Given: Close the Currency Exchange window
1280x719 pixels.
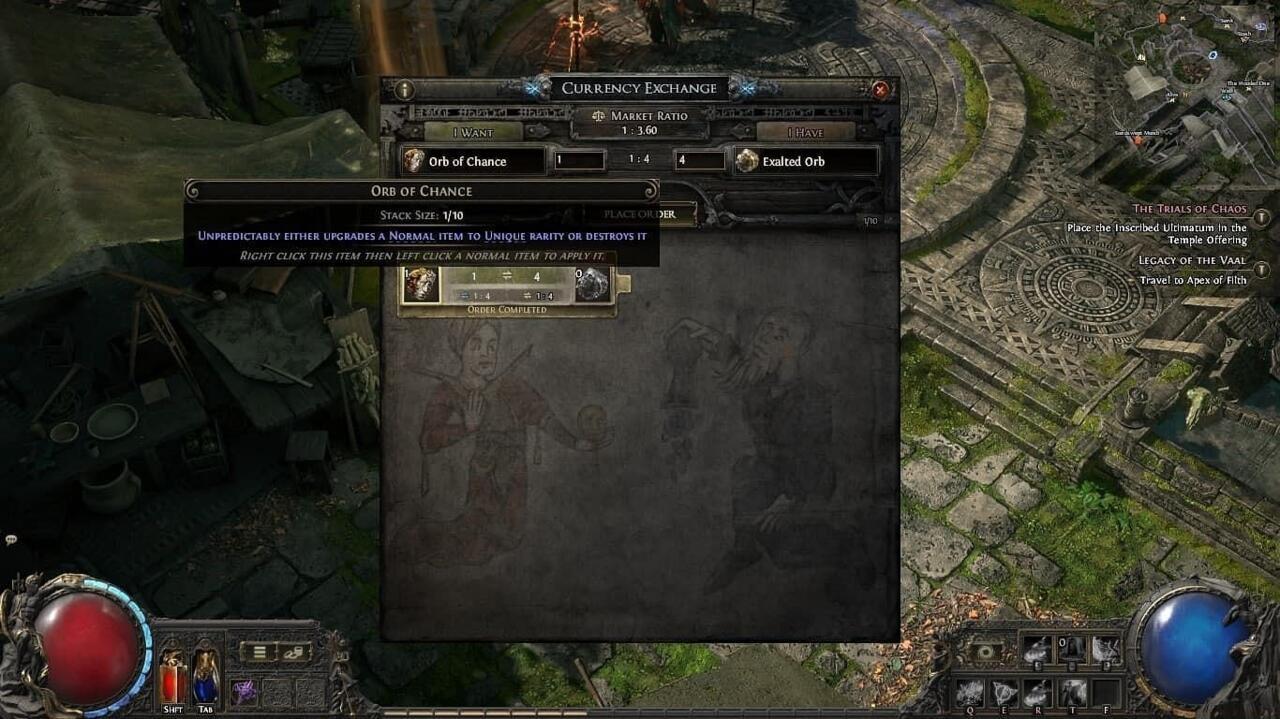Looking at the screenshot, I should coord(880,90).
